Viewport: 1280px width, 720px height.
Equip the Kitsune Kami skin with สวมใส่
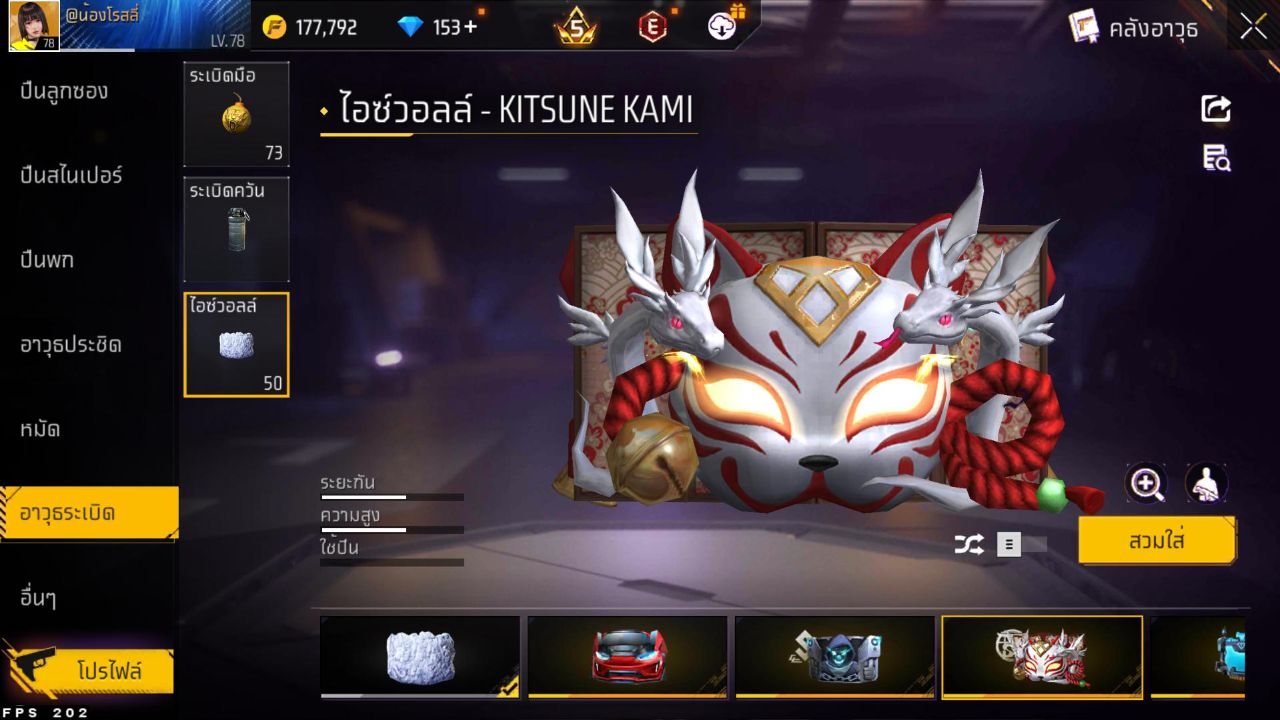pos(1156,541)
